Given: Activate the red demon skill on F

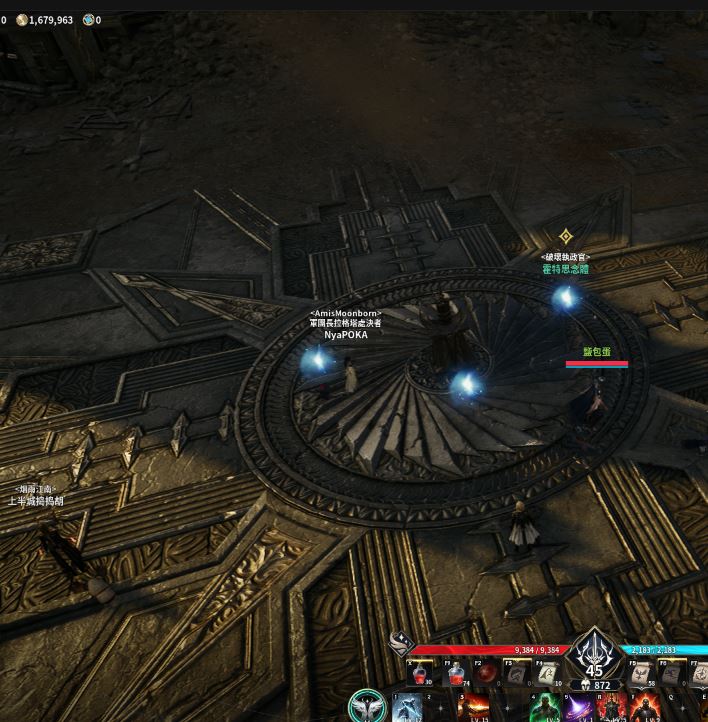Looking at the screenshot, I should click(x=644, y=708).
